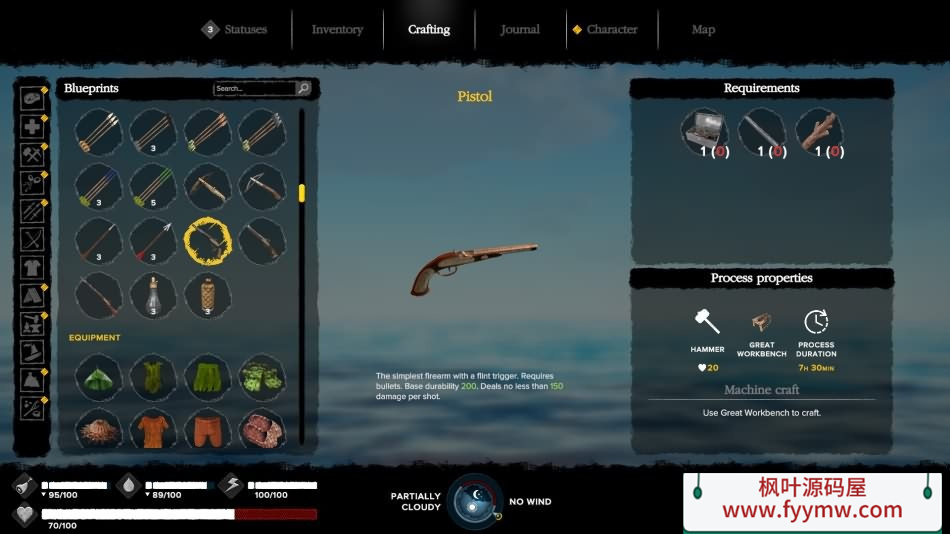Click the Great Workbench process icon
Image resolution: width=950 pixels, height=534 pixels.
762,322
